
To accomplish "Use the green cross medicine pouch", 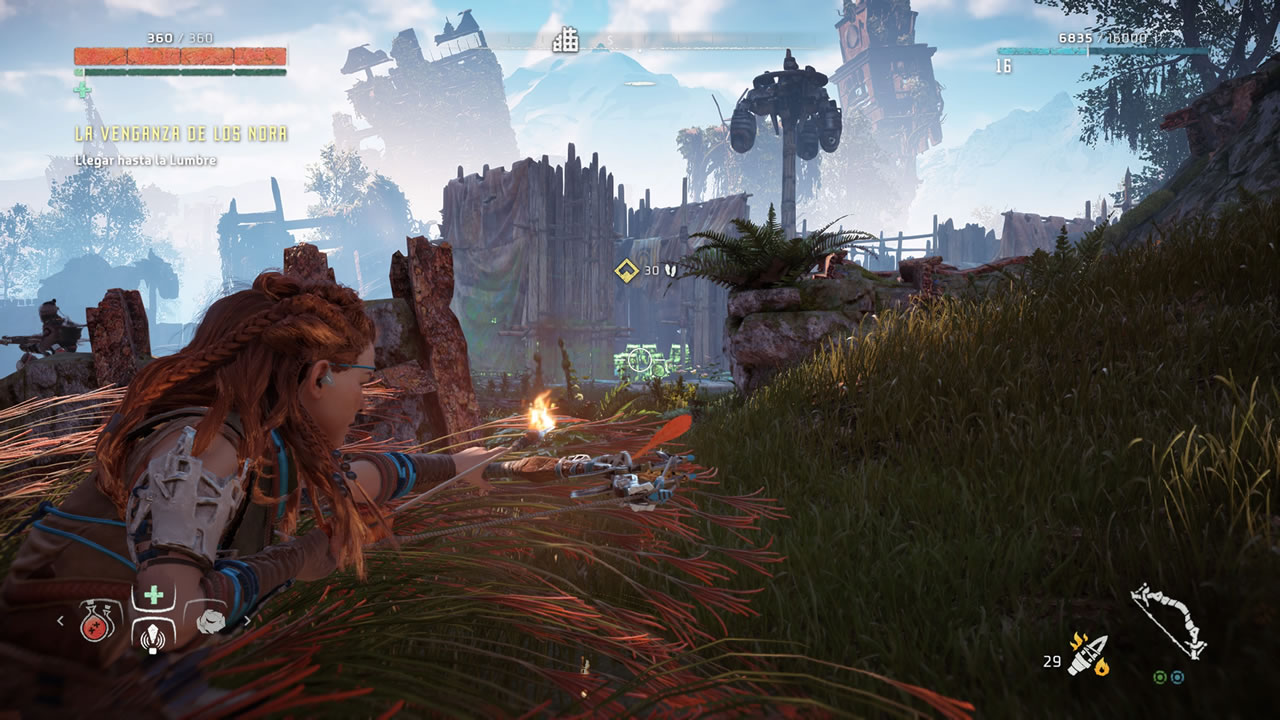I will (x=153, y=596).
